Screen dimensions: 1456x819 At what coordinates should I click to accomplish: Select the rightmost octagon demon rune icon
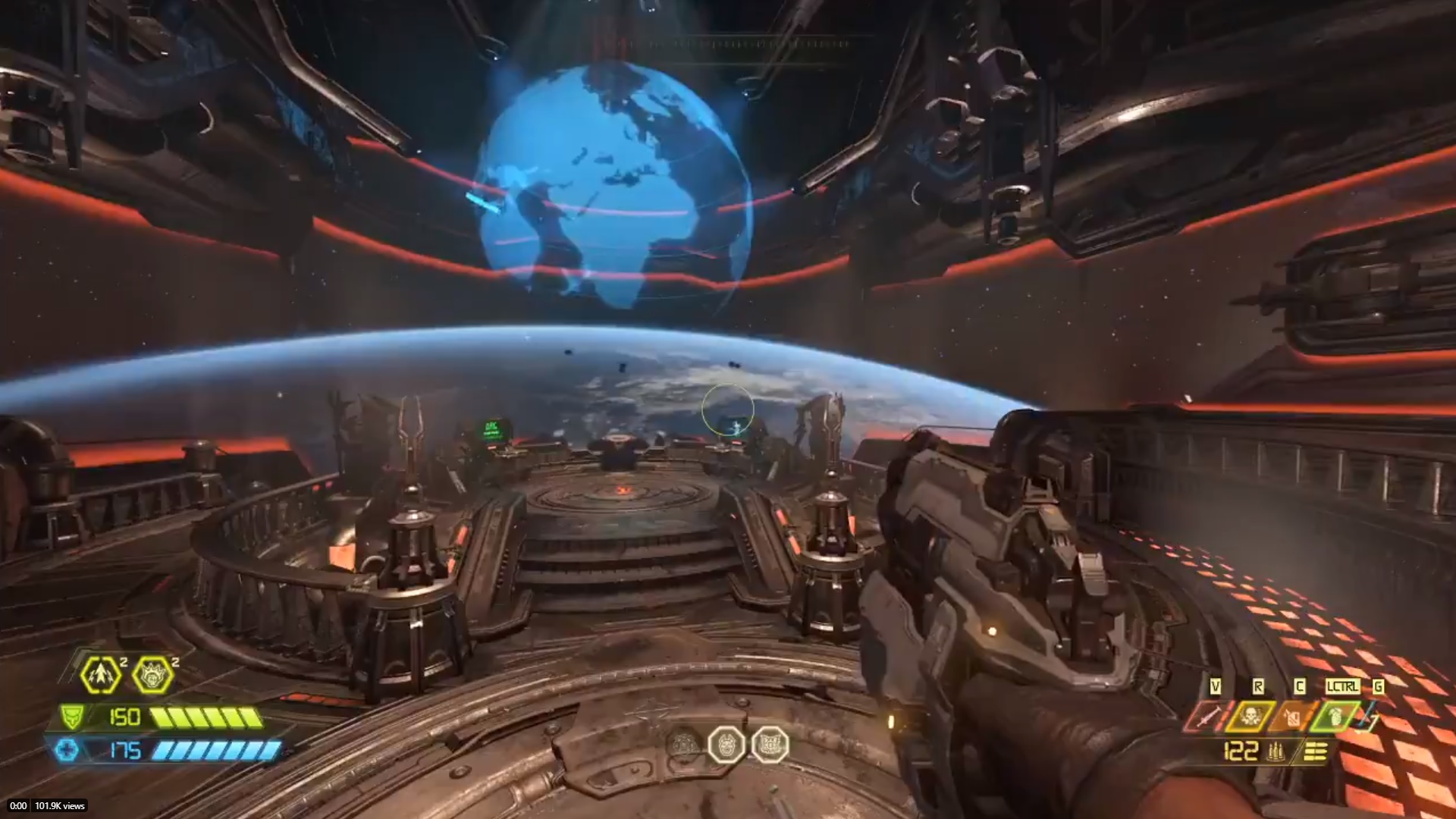click(770, 745)
